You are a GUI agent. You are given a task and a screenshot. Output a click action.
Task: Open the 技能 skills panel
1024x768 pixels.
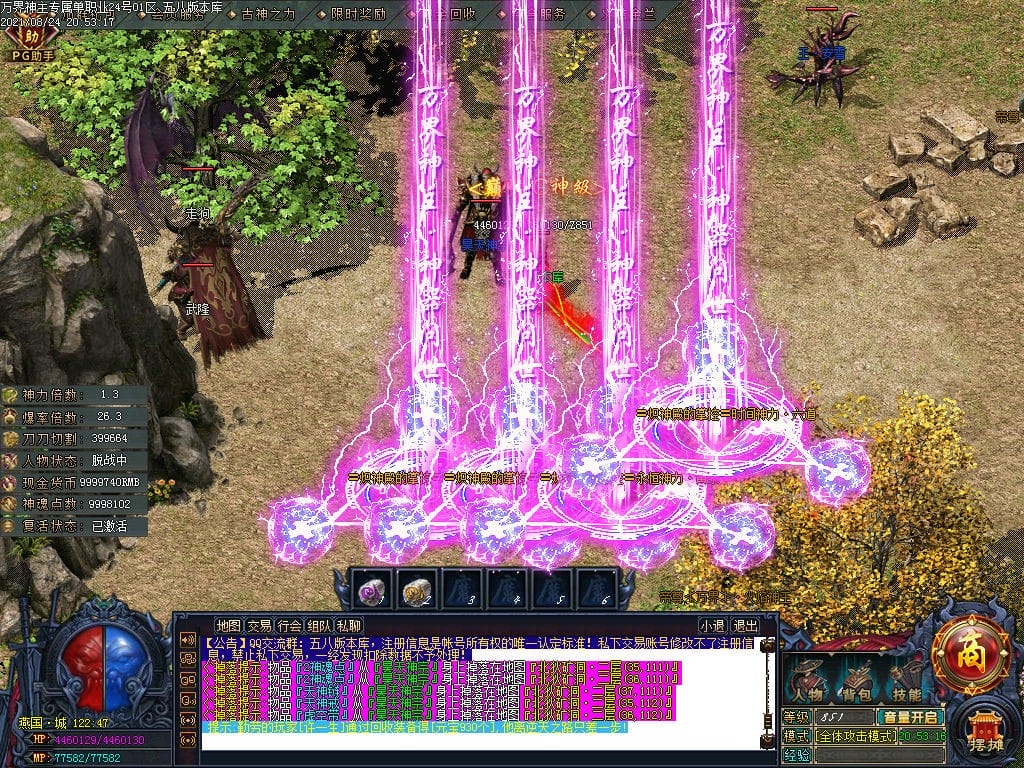pyautogui.click(x=906, y=680)
